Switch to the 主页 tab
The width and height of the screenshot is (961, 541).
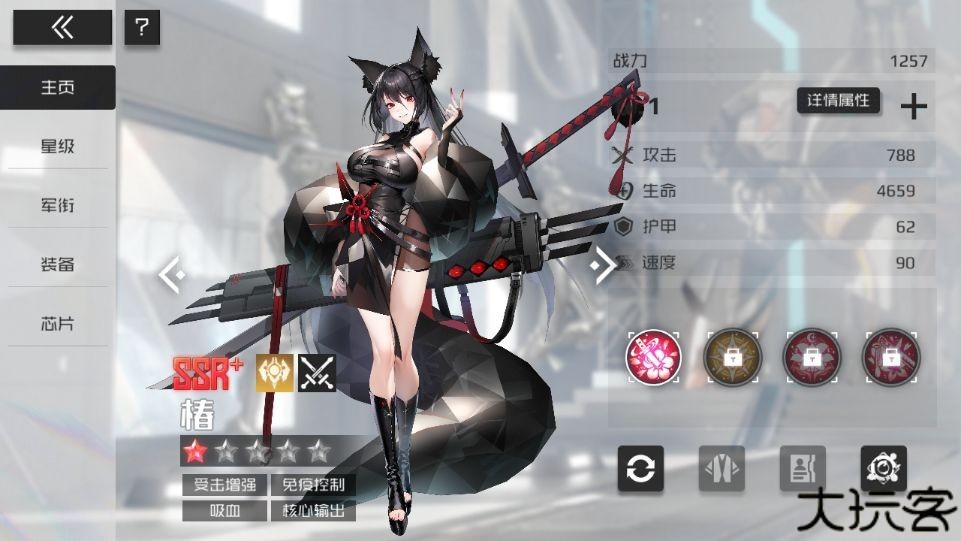58,87
